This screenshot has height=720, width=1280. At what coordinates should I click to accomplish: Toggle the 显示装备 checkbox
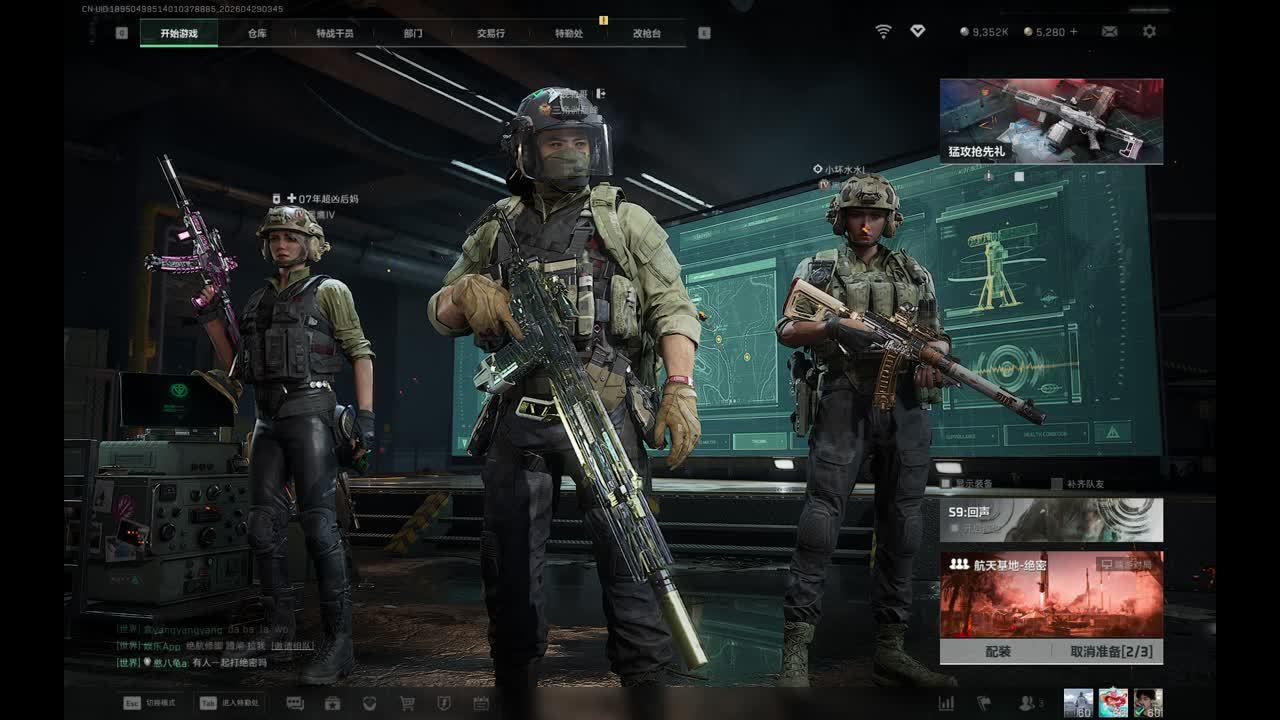pyautogui.click(x=946, y=484)
